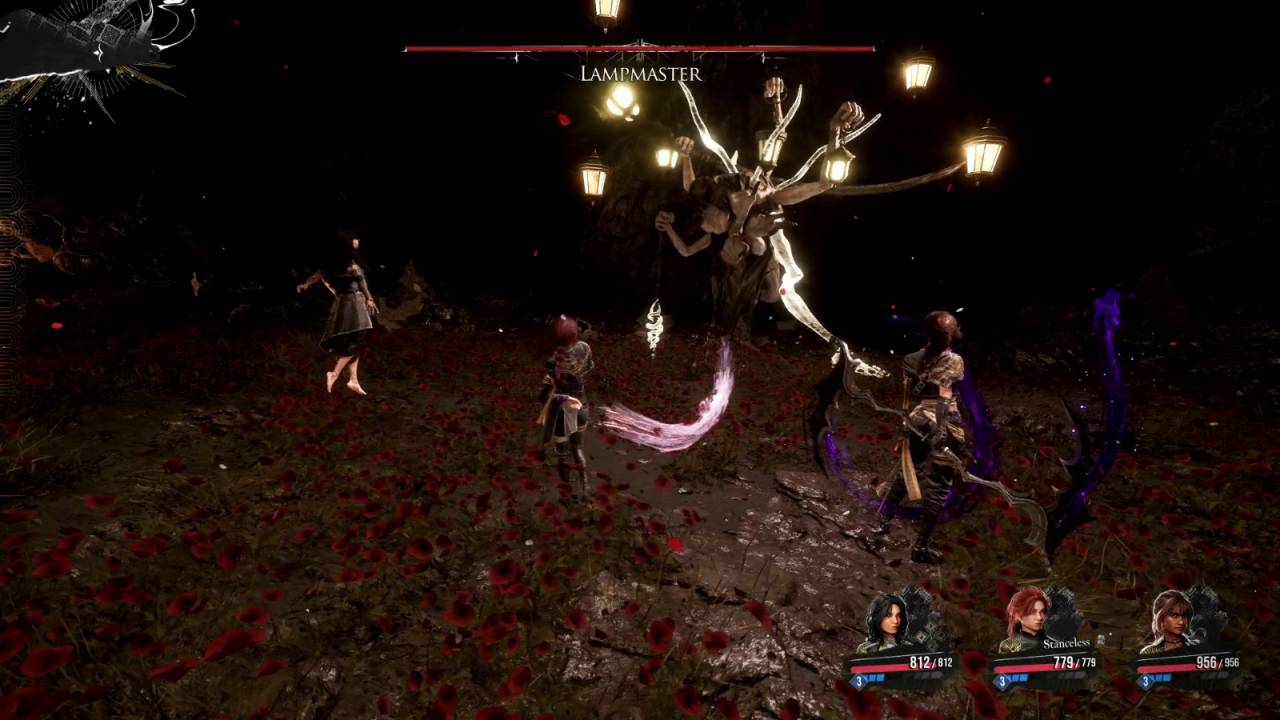Select the brown-haired party member portrait

tap(1171, 619)
